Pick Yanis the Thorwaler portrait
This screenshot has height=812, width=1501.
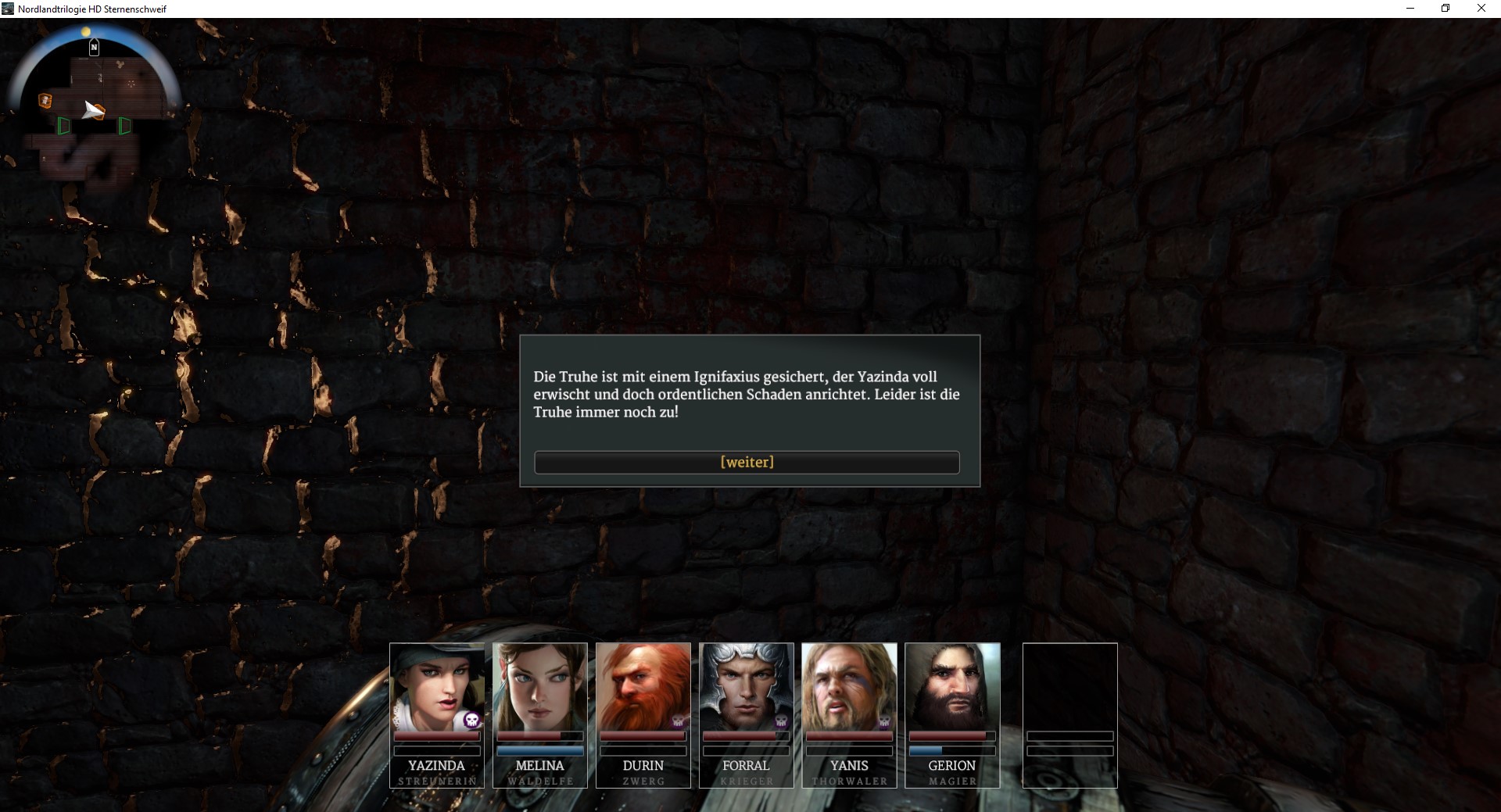(849, 685)
